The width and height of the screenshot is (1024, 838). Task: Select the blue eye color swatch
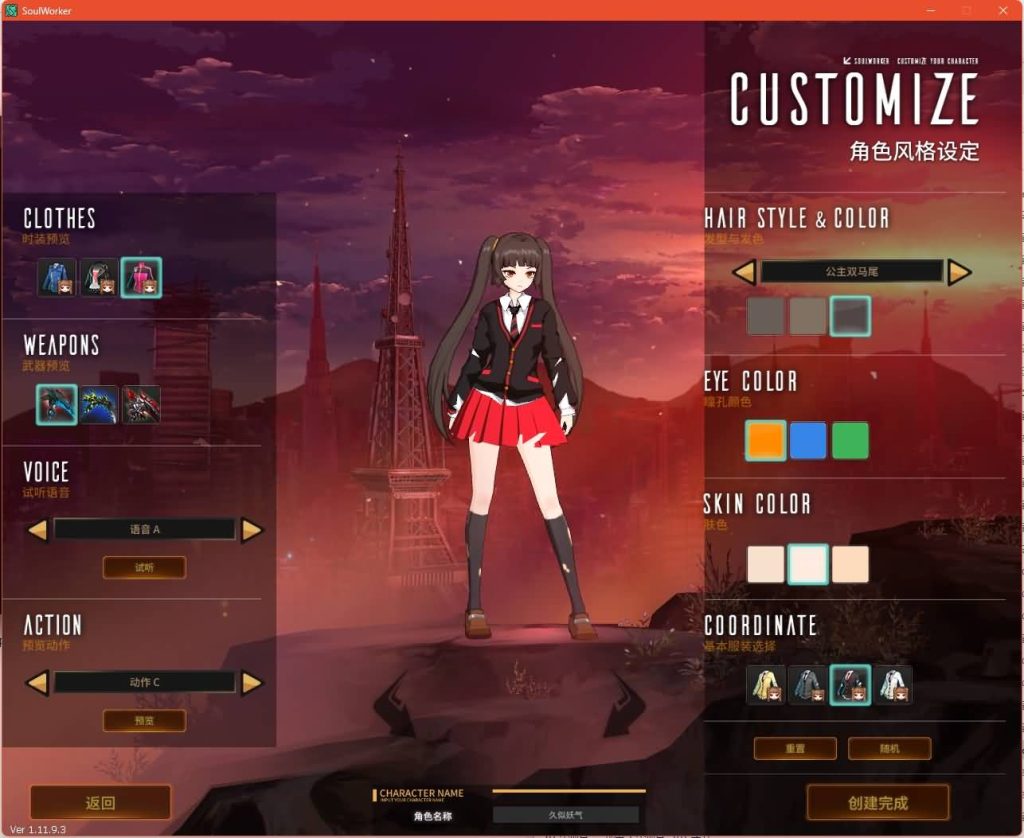(808, 440)
